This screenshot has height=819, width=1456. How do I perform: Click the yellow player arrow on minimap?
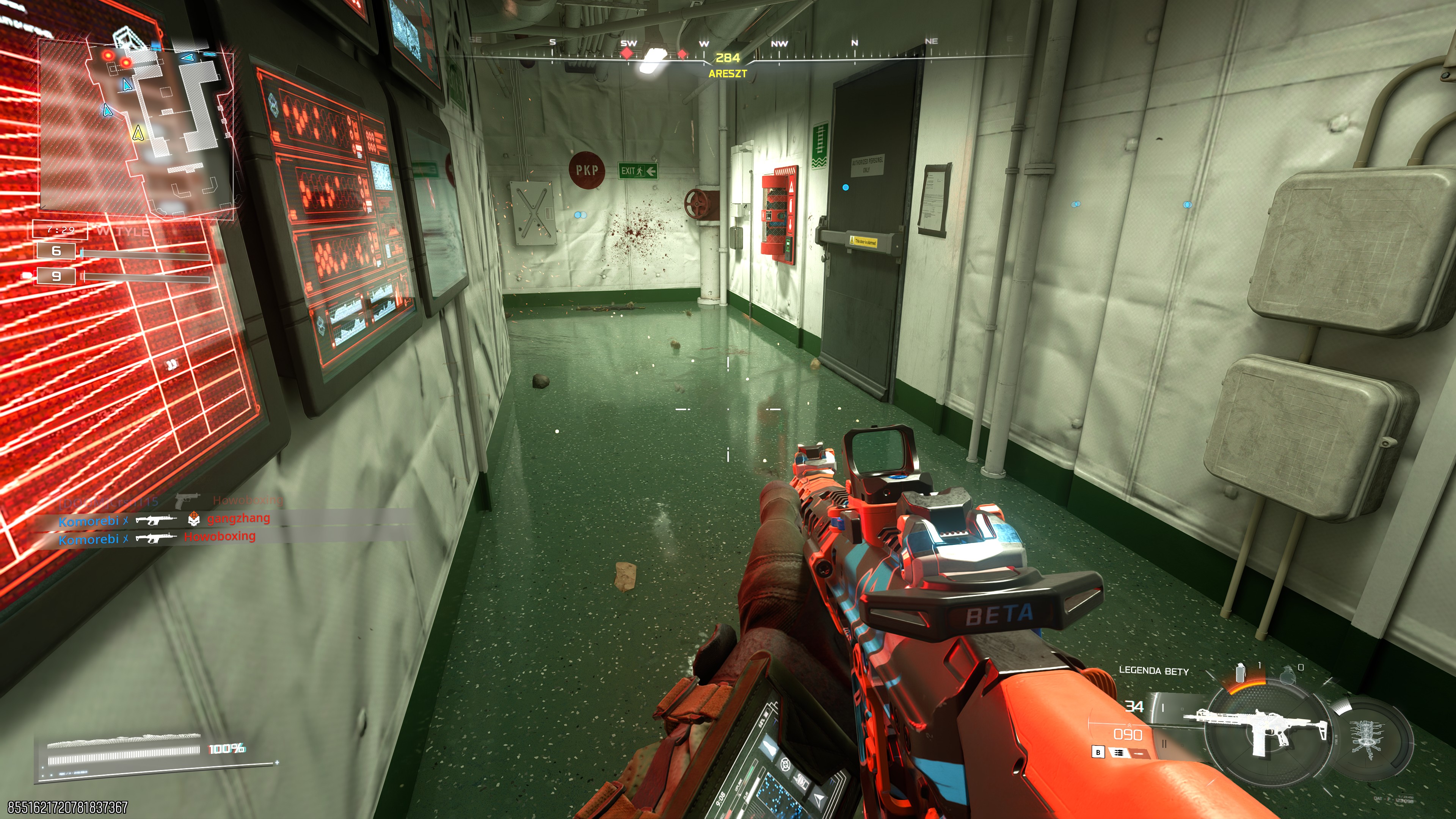point(137,133)
